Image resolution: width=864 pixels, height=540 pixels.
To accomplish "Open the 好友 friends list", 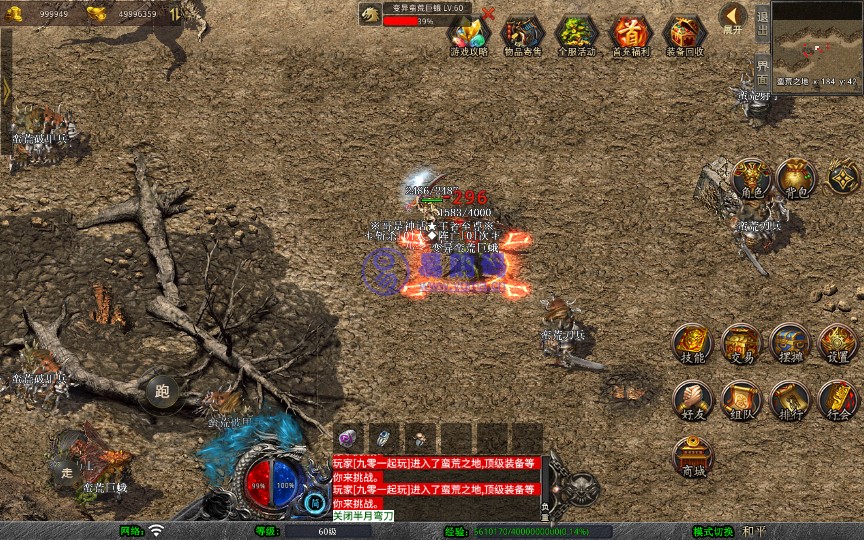I will (x=692, y=399).
